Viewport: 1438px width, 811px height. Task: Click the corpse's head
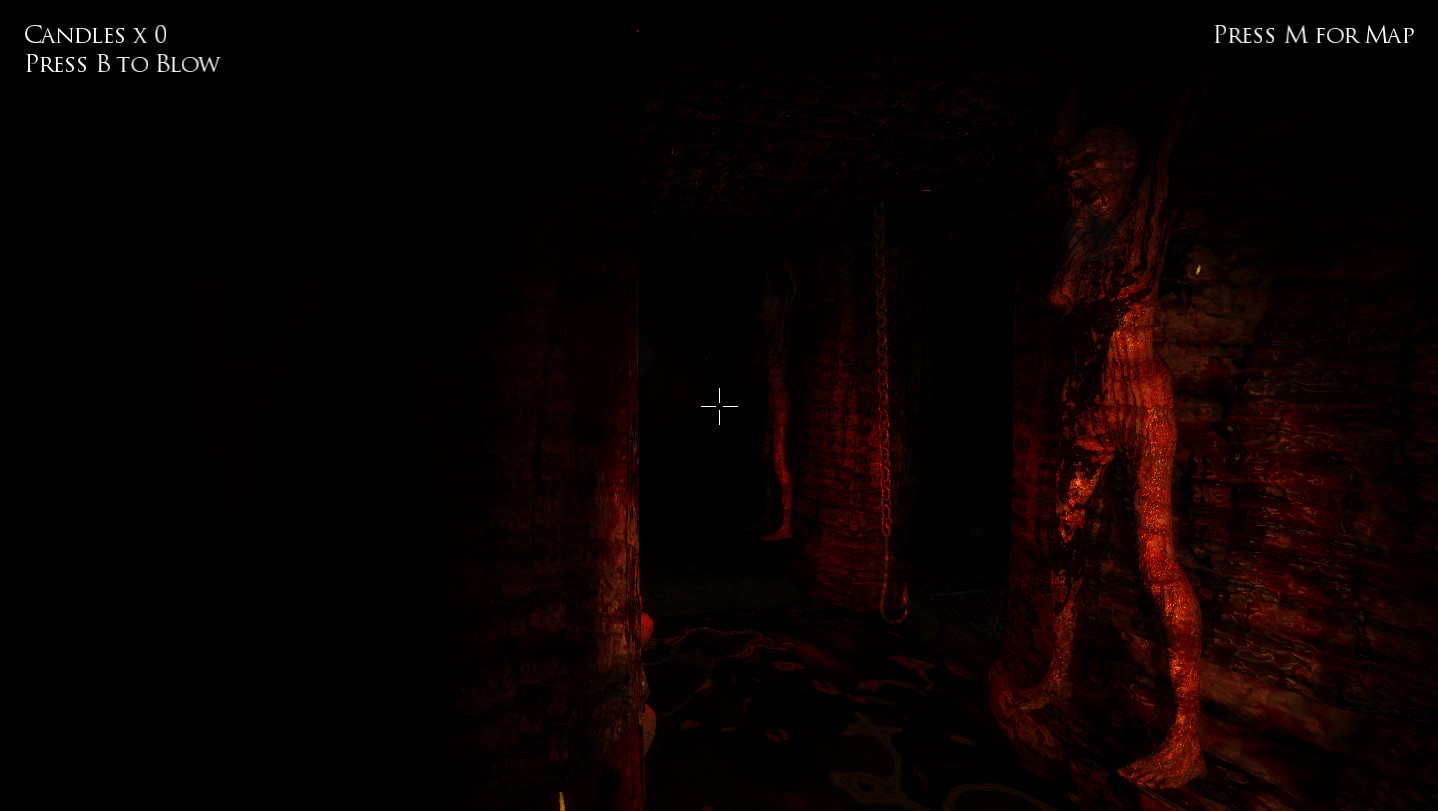1100,170
